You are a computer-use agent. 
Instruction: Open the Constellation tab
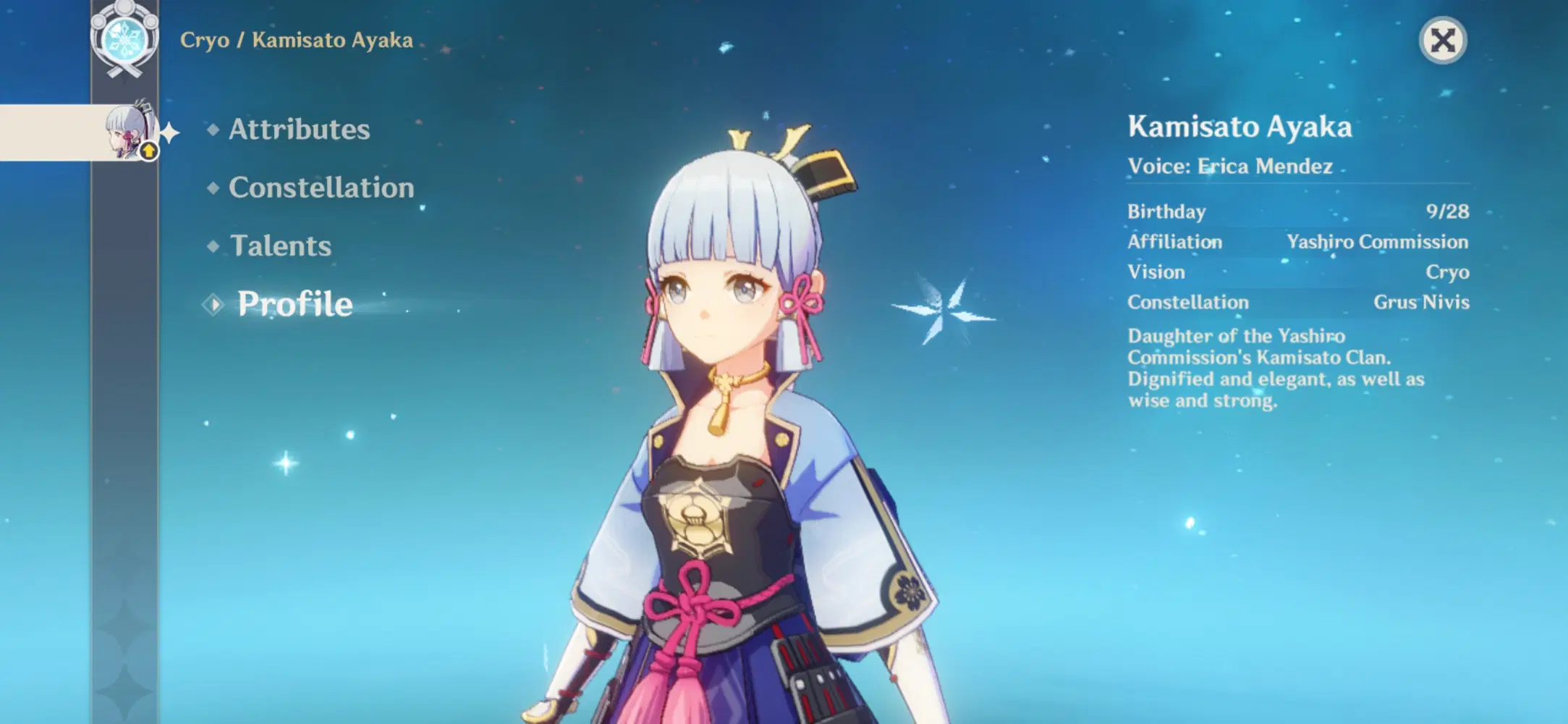click(321, 188)
